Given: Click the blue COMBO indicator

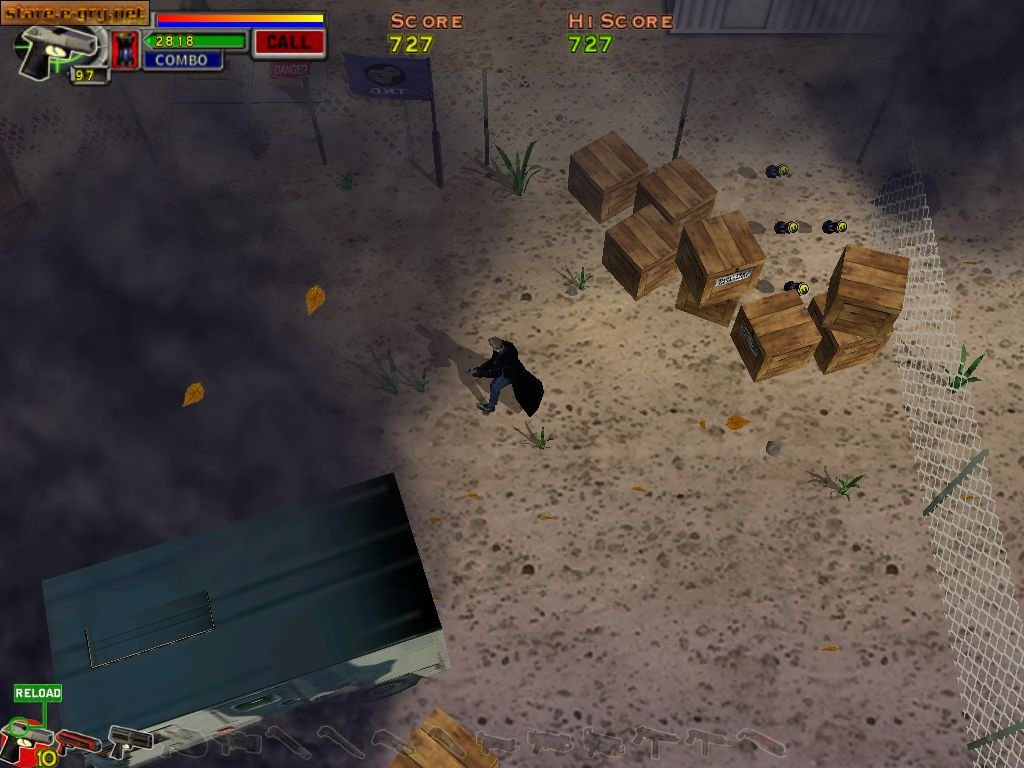Looking at the screenshot, I should coord(182,60).
